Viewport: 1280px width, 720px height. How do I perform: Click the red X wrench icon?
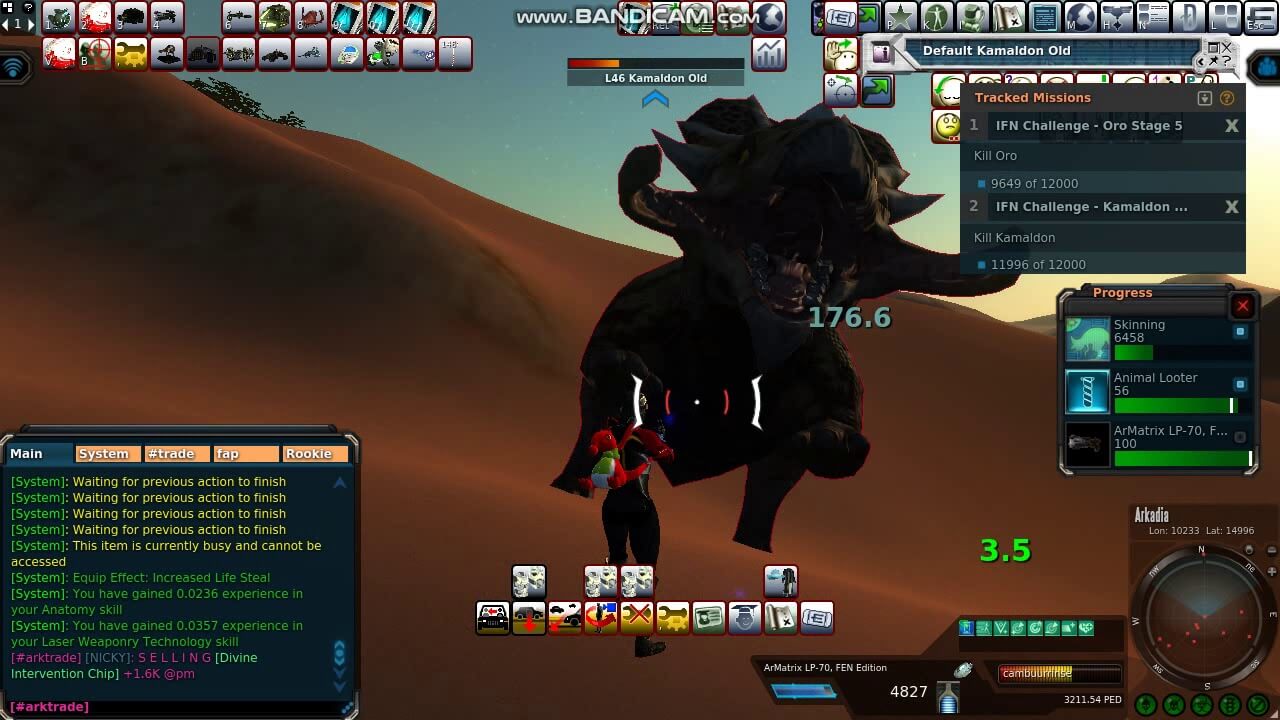click(x=637, y=617)
